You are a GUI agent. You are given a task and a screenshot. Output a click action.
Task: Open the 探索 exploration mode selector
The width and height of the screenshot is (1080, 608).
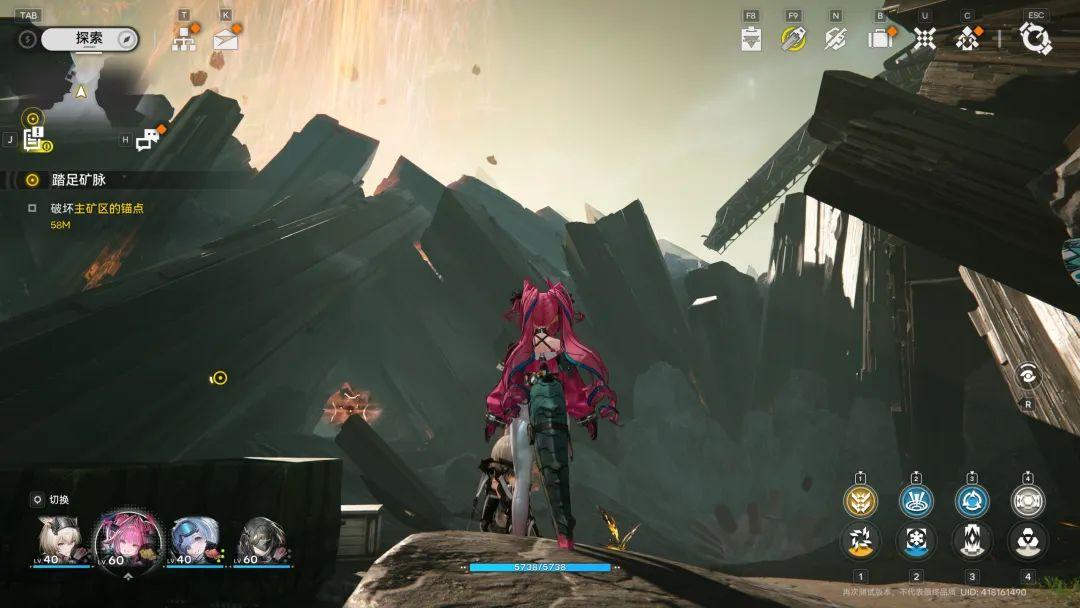[x=89, y=39]
